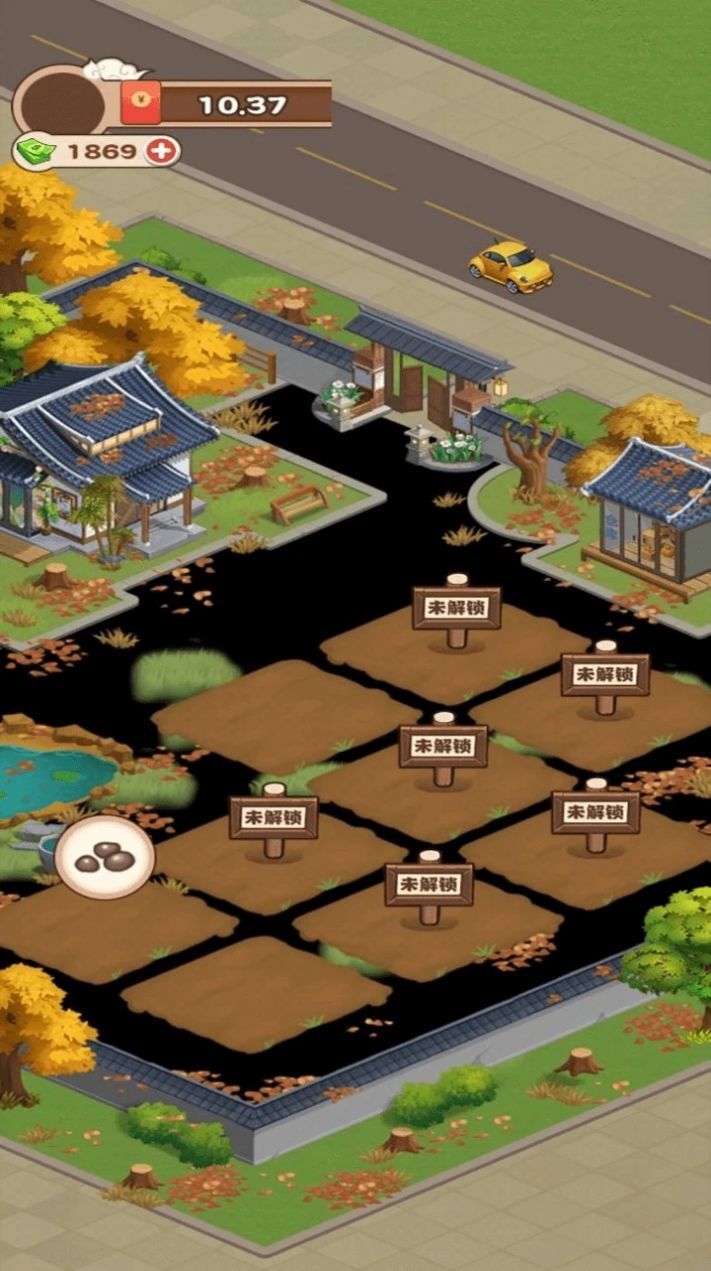The image size is (711, 1271).
Task: Tap the red envelope icon
Action: (141, 104)
